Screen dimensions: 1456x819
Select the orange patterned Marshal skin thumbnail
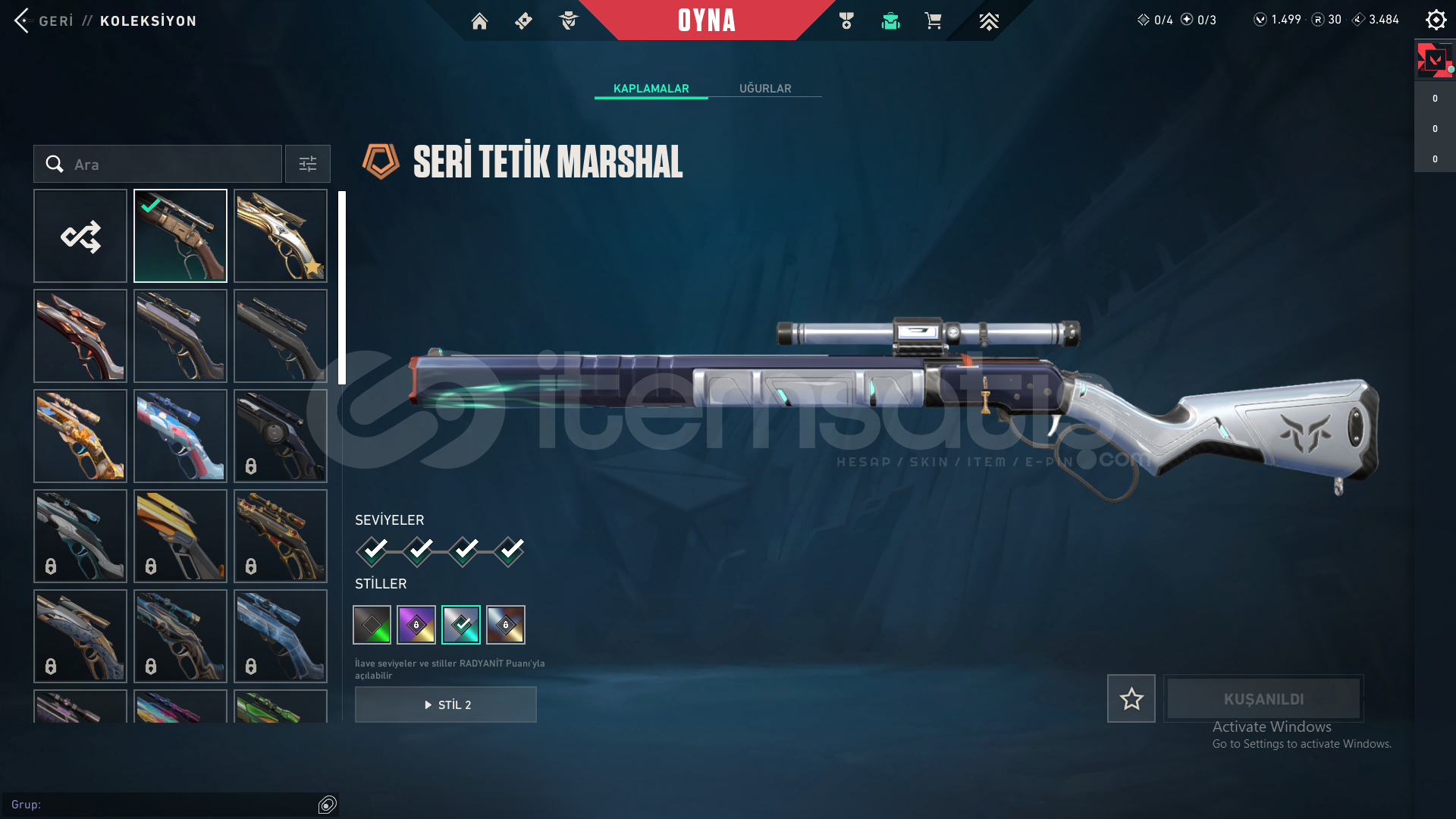[80, 436]
